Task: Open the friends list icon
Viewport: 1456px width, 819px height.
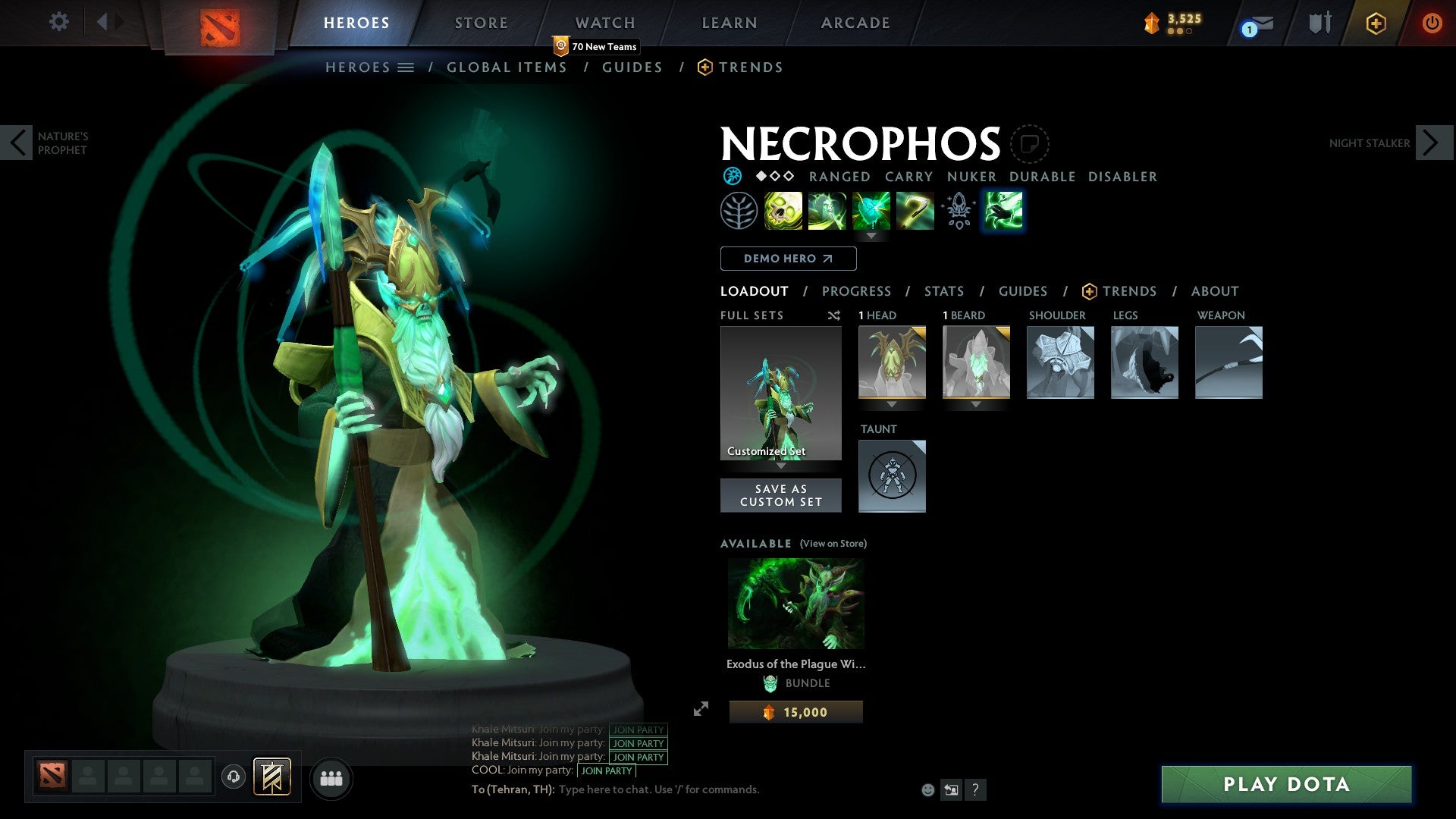Action: [x=331, y=777]
